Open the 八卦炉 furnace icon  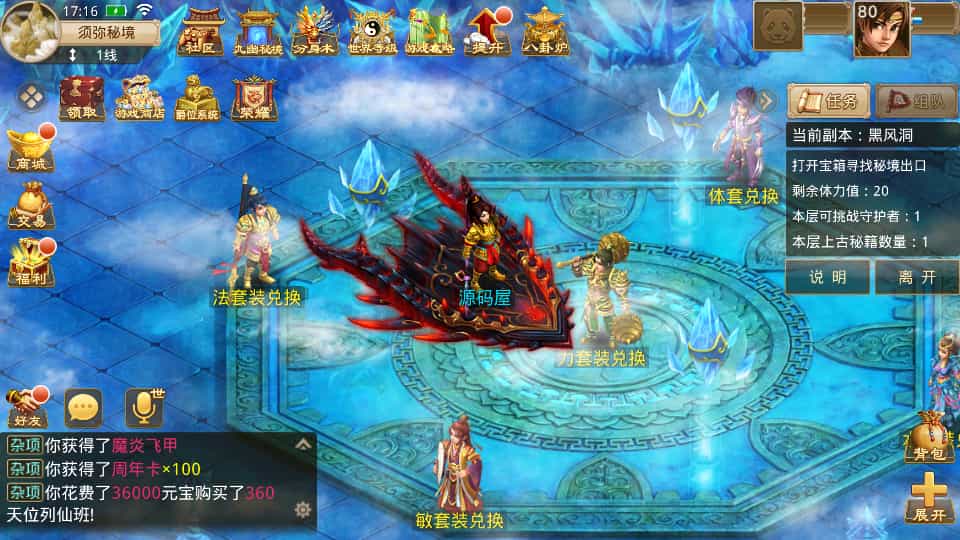click(x=546, y=32)
